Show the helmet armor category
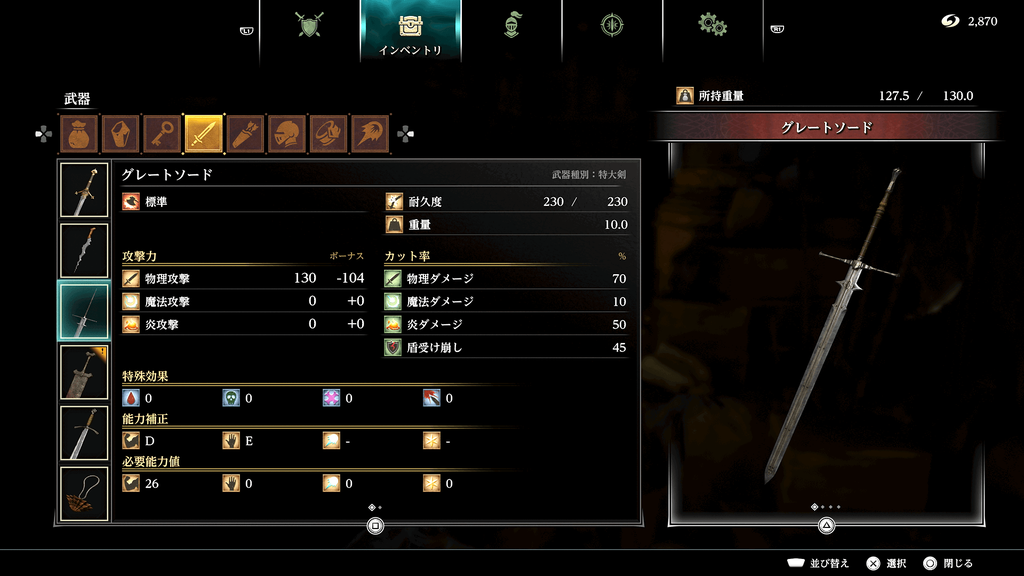This screenshot has width=1024, height=576. (287, 134)
